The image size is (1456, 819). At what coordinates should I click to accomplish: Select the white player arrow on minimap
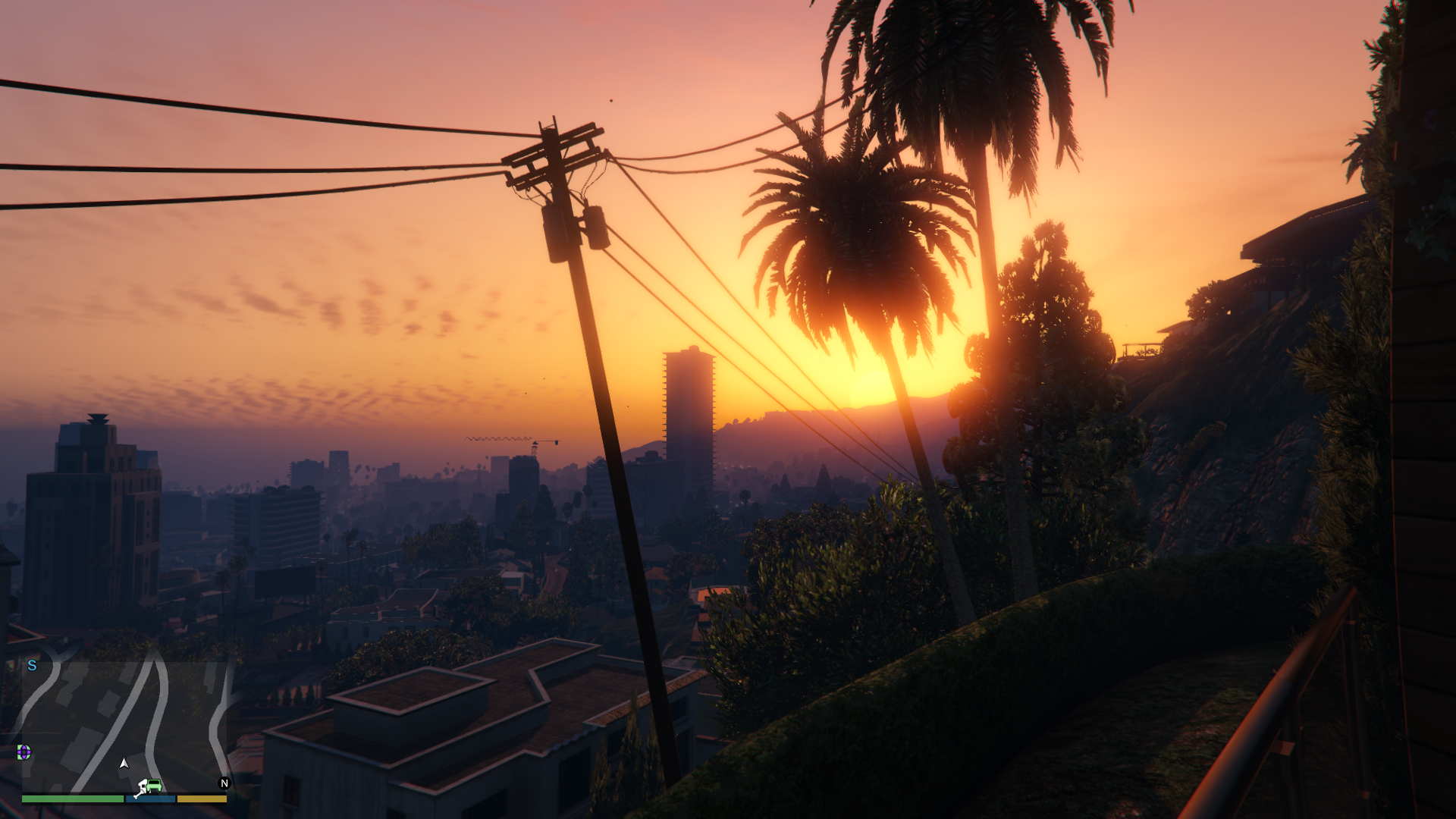124,763
